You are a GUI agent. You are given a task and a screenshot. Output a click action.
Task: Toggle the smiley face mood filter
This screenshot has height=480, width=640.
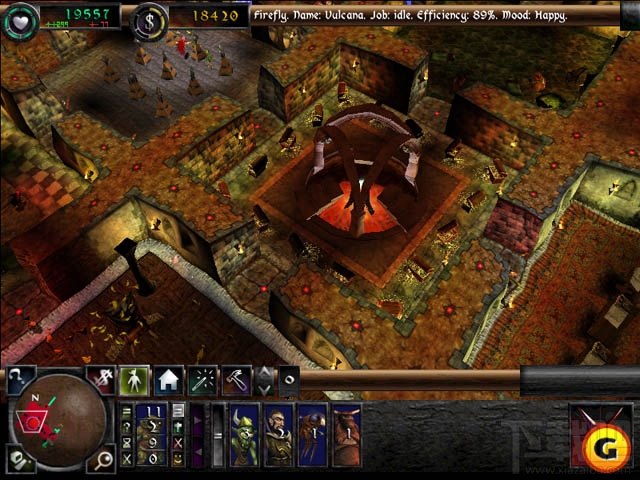(x=177, y=459)
